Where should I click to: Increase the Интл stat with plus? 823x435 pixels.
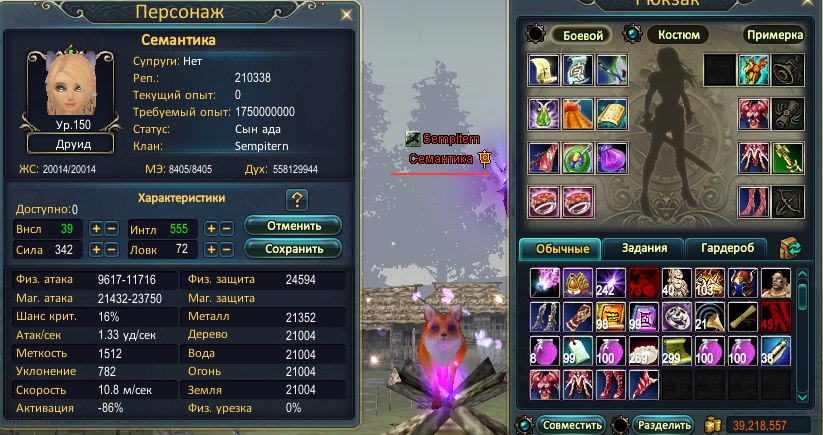pyautogui.click(x=211, y=228)
